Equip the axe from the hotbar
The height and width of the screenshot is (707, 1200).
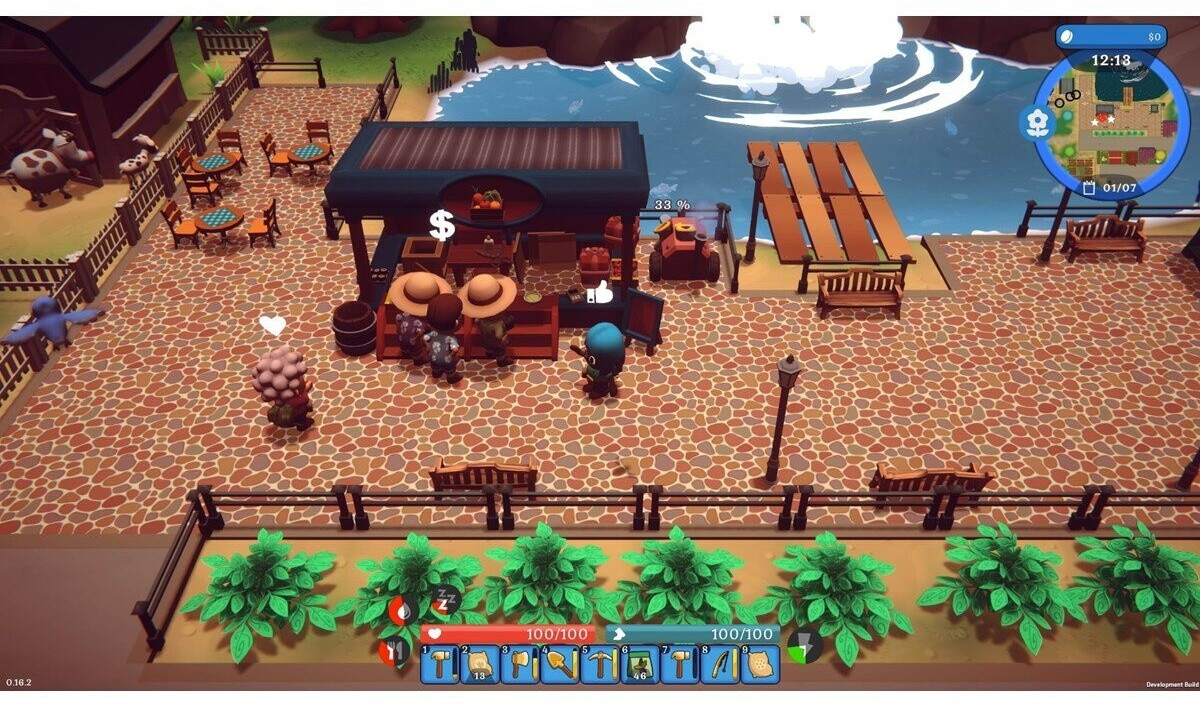520,664
